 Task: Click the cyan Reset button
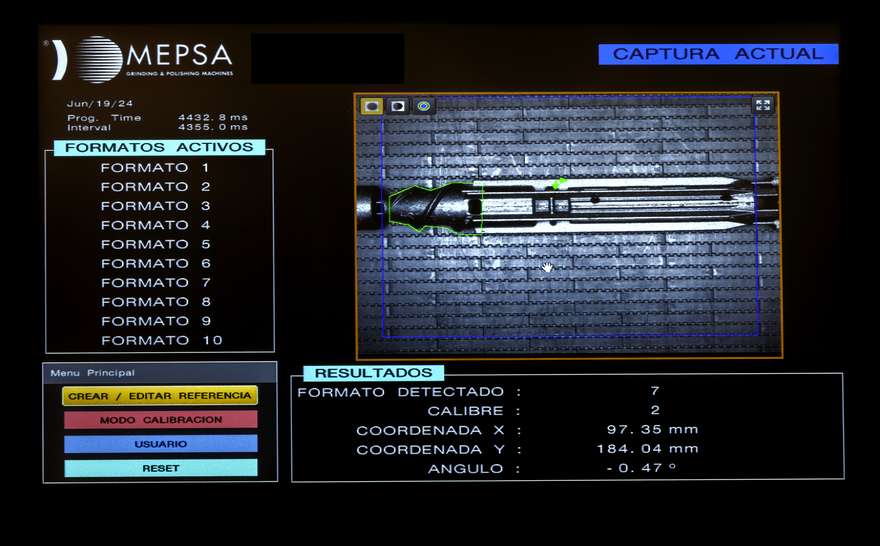click(160, 468)
